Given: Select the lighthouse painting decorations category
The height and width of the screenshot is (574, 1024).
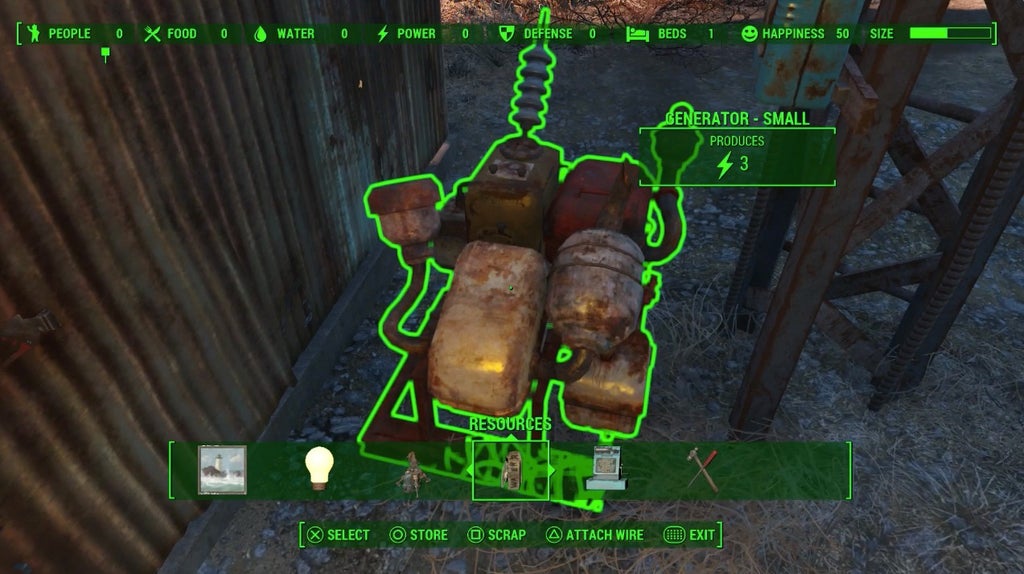Looking at the screenshot, I should click(x=222, y=470).
